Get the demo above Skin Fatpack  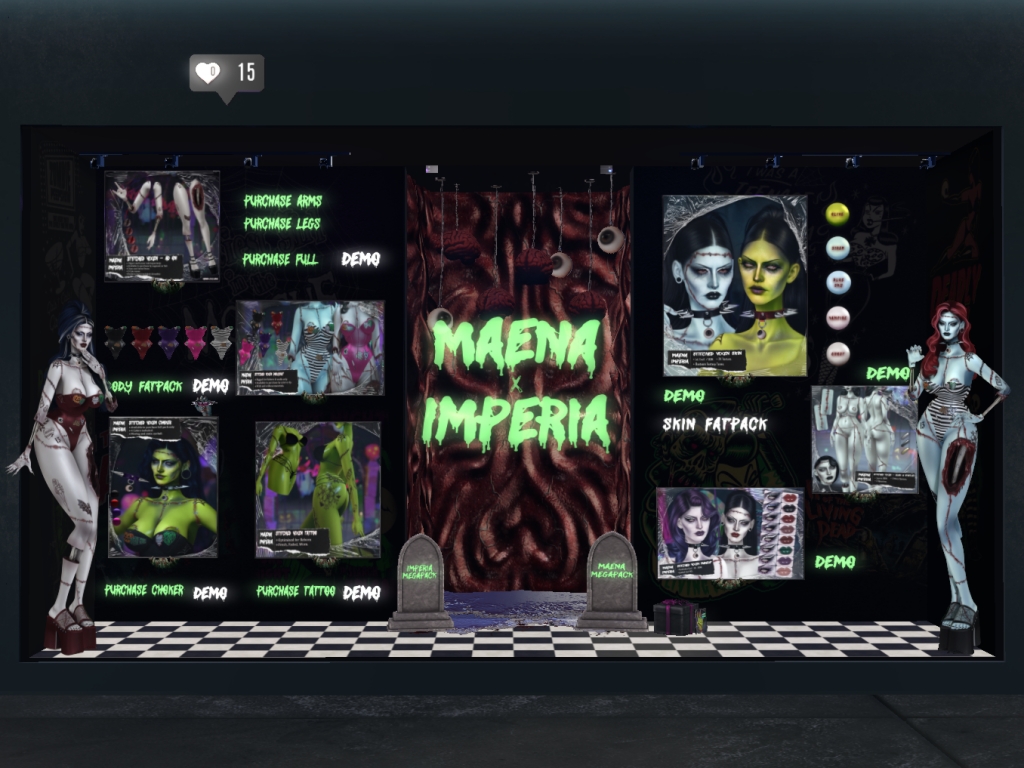coord(684,396)
